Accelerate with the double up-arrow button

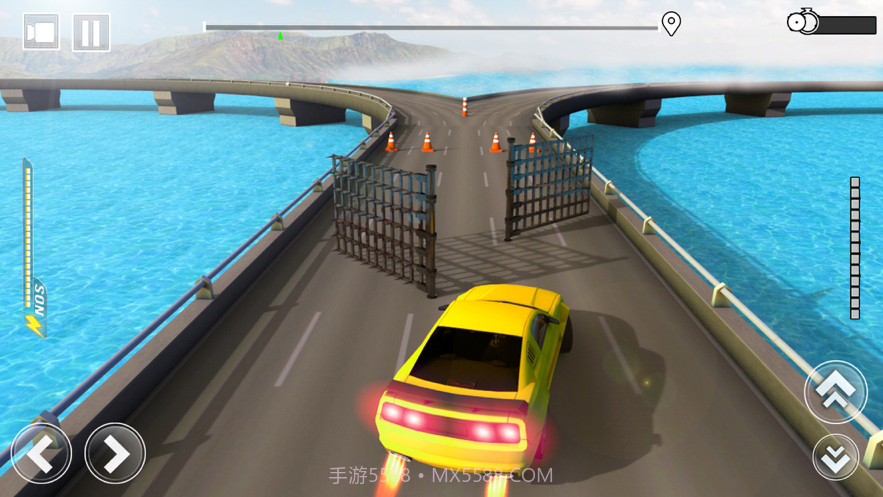tap(835, 391)
